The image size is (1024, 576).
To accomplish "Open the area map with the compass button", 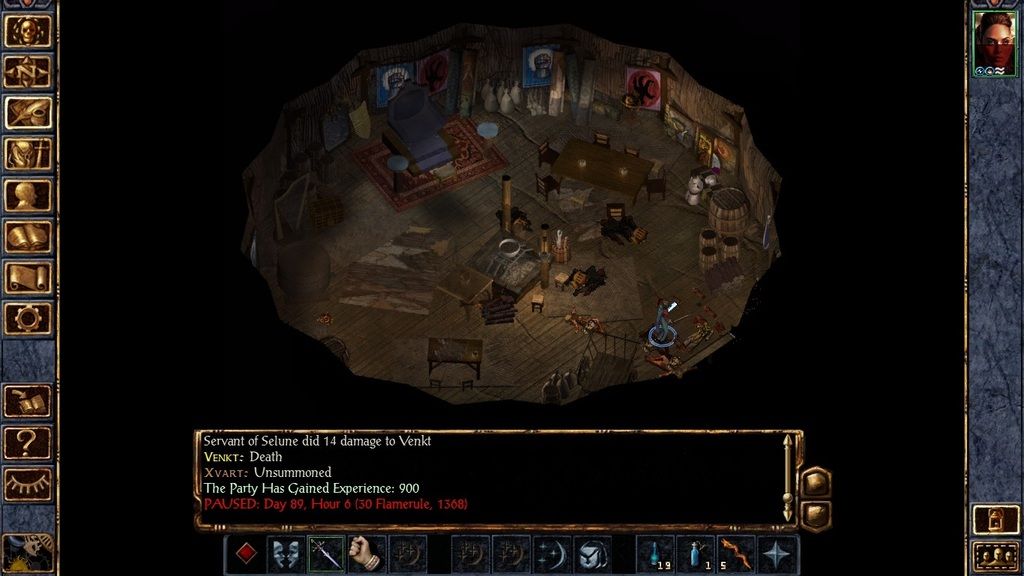I will click(x=27, y=72).
